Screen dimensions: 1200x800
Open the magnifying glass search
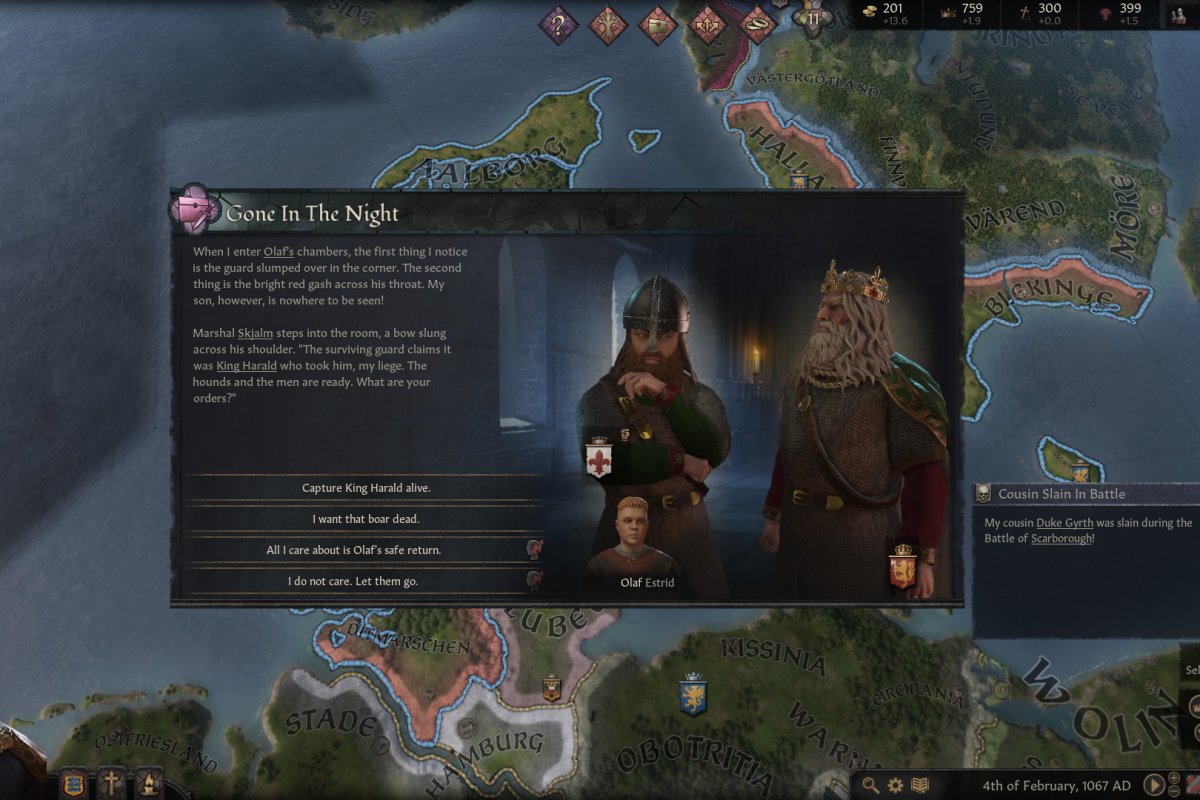click(x=871, y=785)
